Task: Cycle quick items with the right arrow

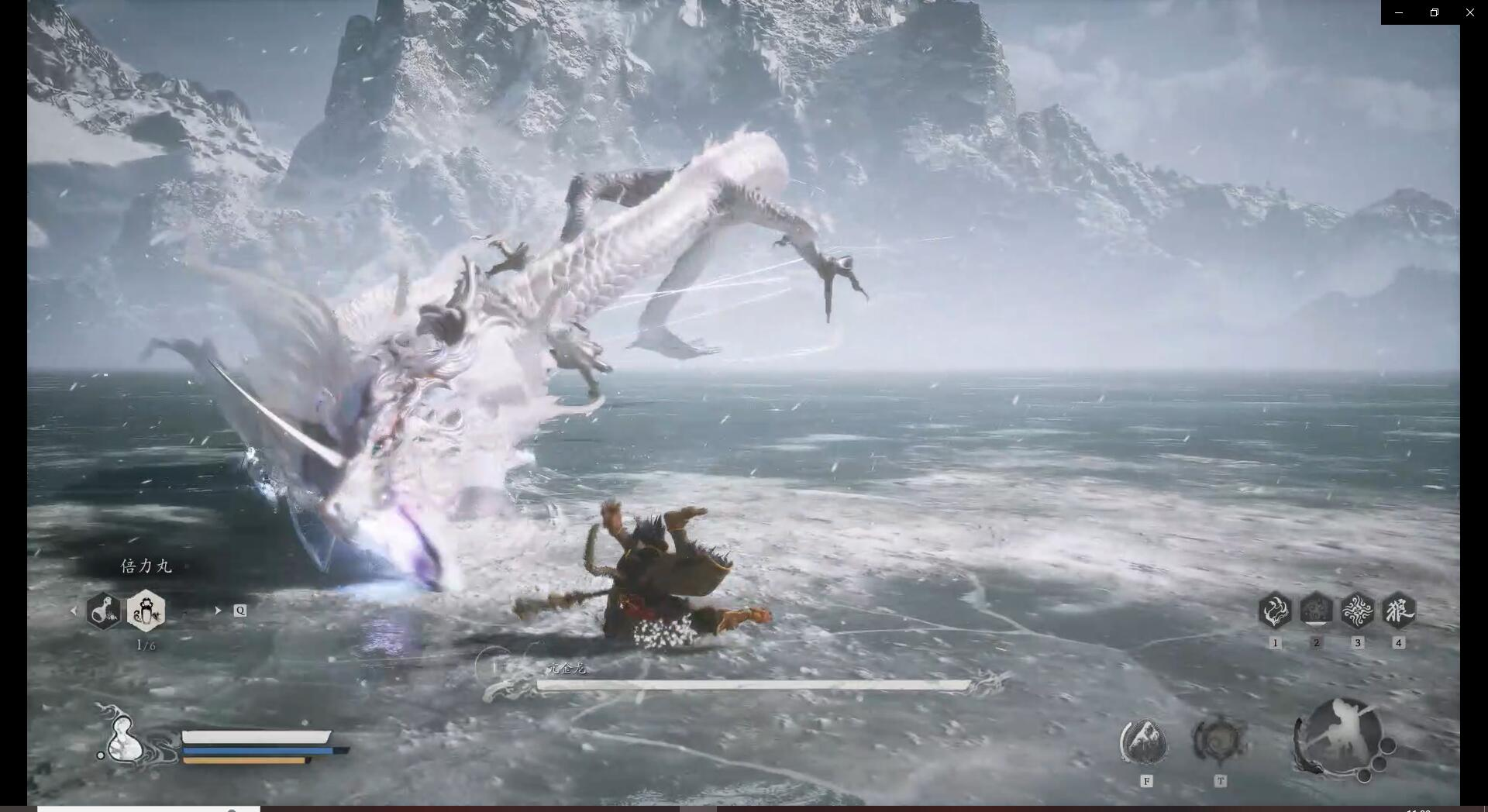Action: point(218,611)
